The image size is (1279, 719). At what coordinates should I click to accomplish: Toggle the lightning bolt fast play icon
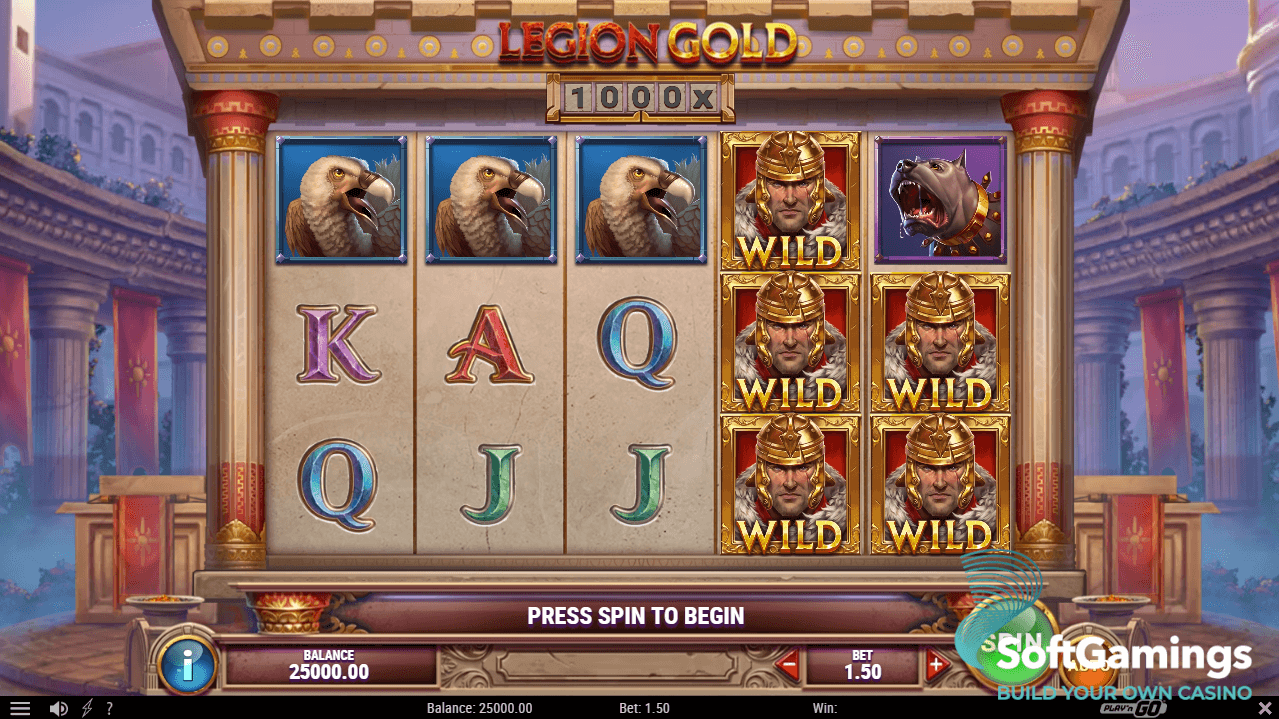coord(87,708)
